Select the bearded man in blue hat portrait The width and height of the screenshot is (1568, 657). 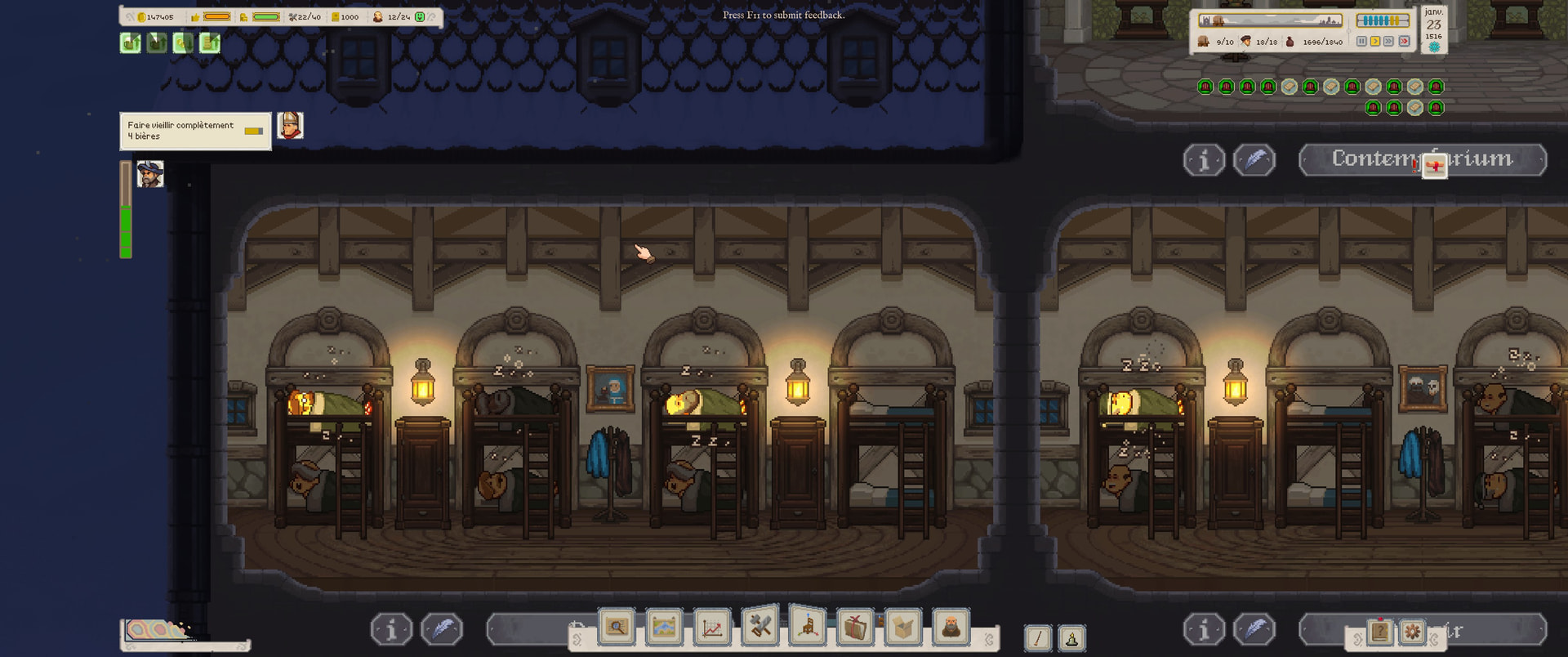(x=150, y=174)
